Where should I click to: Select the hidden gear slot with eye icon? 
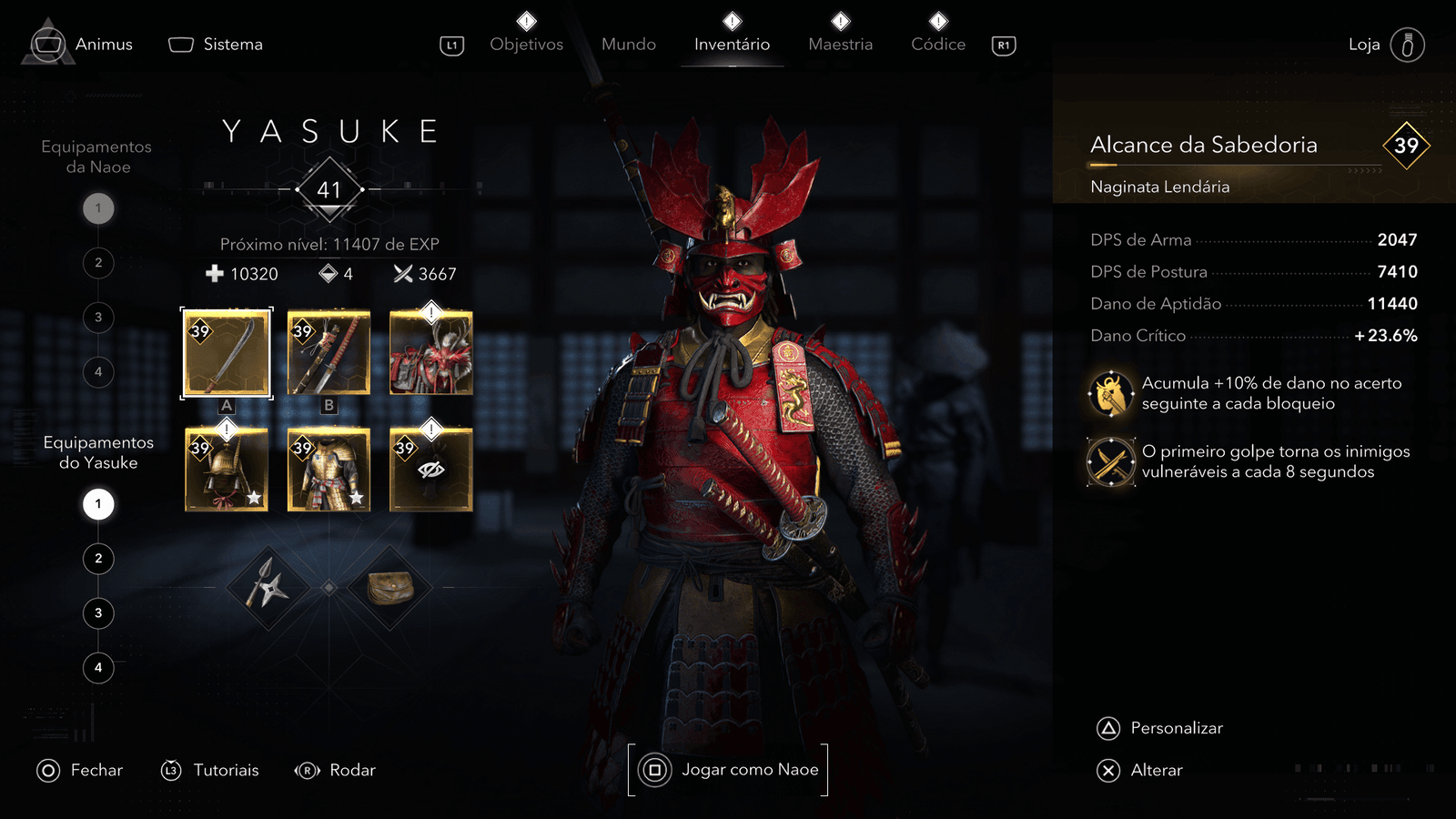tap(431, 470)
